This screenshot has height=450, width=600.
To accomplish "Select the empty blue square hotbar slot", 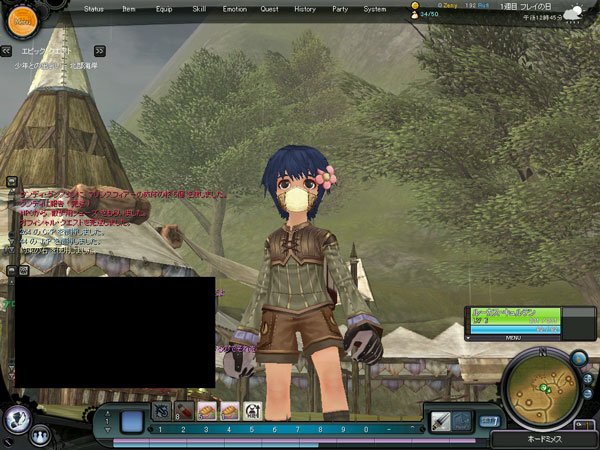I will (x=131, y=421).
